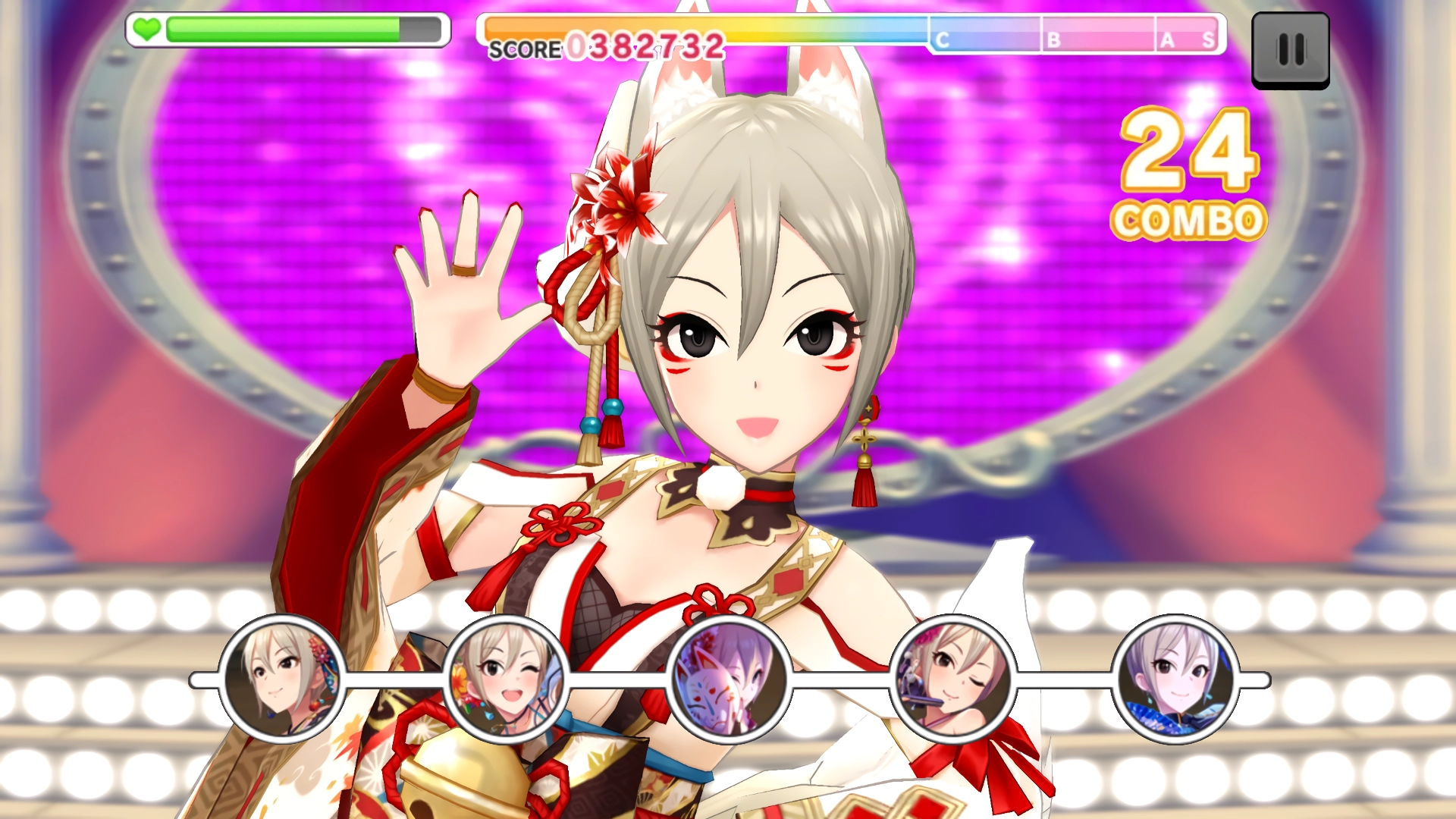Tap the blue-dress girl portrait

click(1175, 679)
